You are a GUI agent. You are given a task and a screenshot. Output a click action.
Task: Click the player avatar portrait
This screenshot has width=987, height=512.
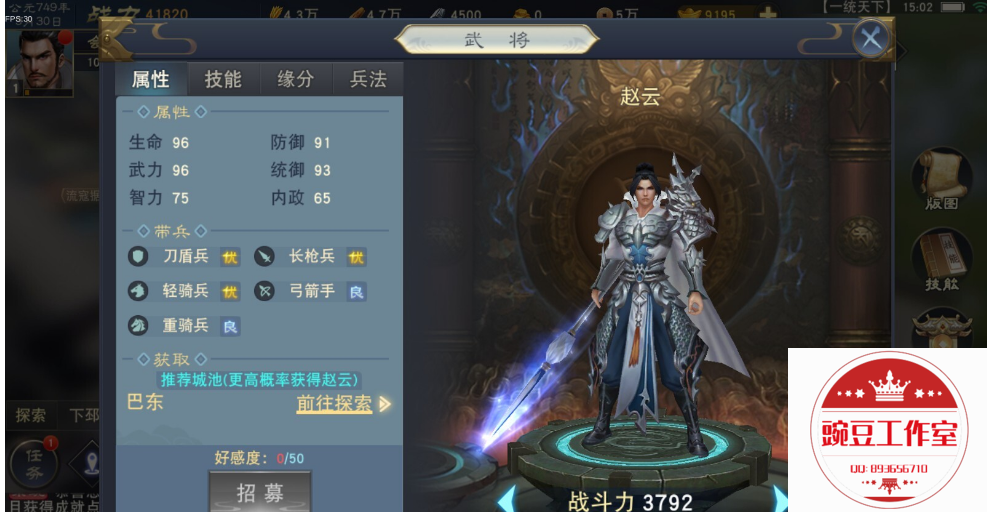click(x=38, y=62)
